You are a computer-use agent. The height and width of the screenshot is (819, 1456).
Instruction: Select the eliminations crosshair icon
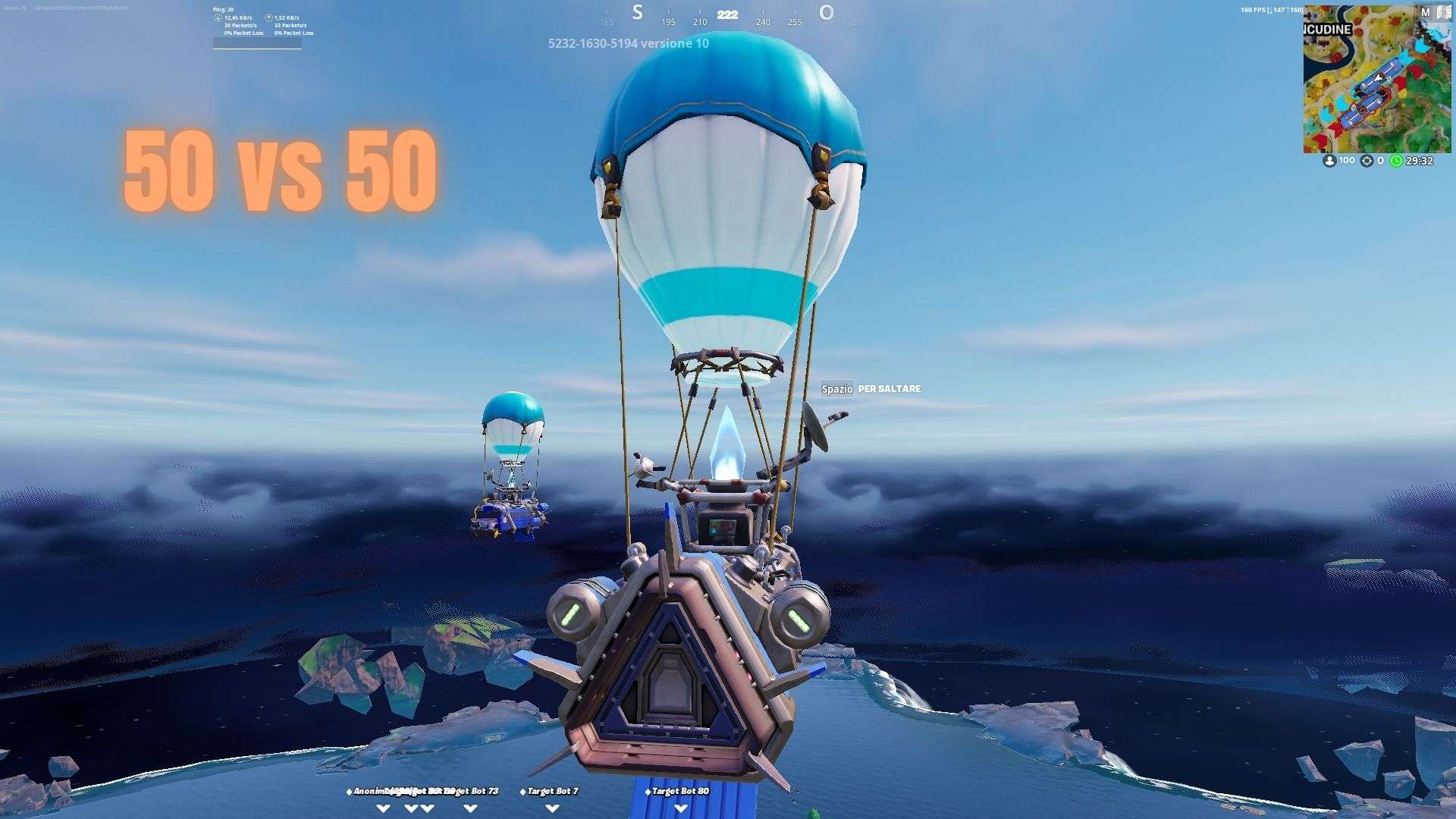[1367, 160]
